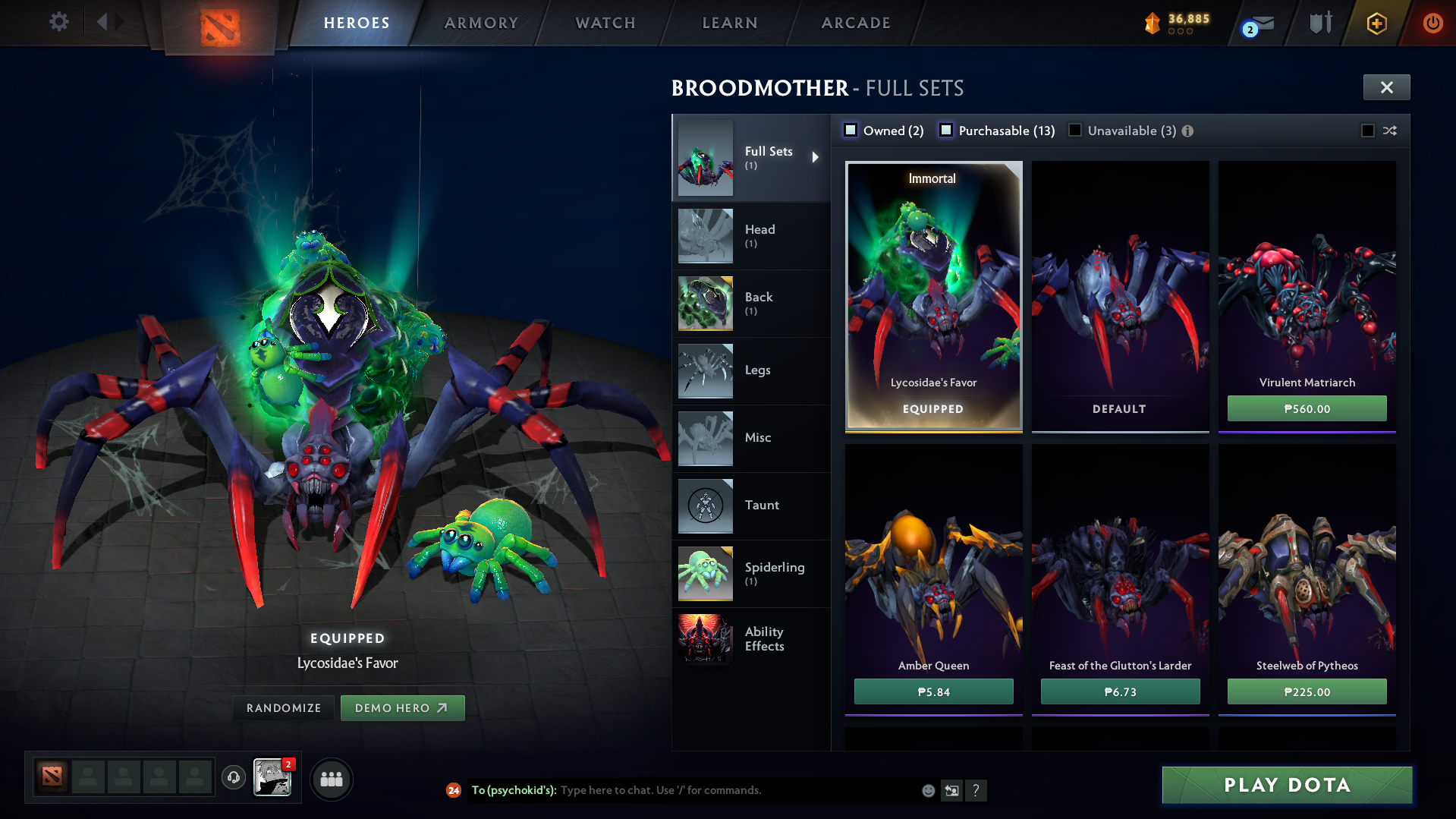
Task: Open the emoticon picker in chat
Action: click(x=927, y=790)
